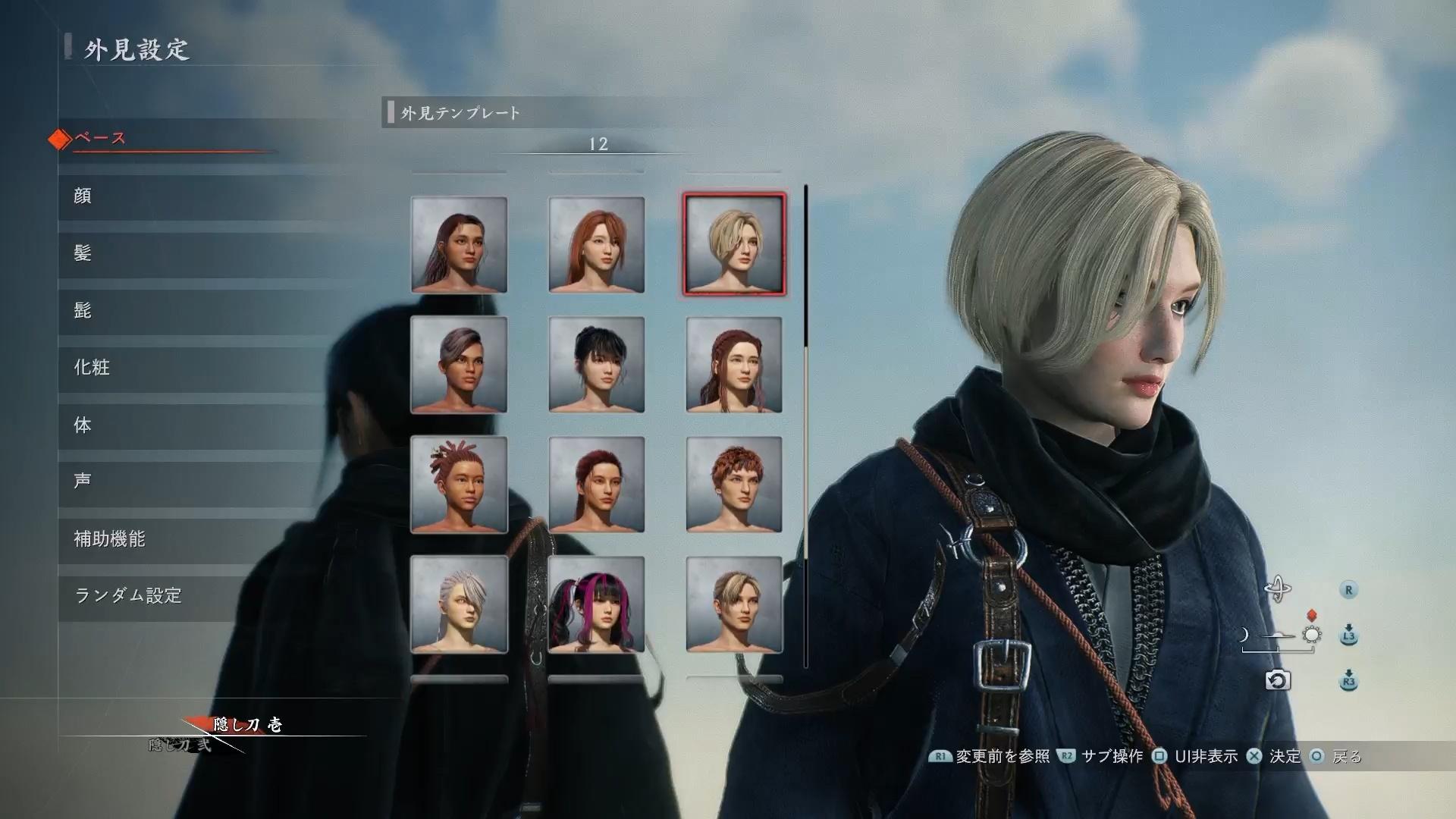This screenshot has height=819, width=1456.
Task: Select the pink and black twintails template
Action: 596,604
